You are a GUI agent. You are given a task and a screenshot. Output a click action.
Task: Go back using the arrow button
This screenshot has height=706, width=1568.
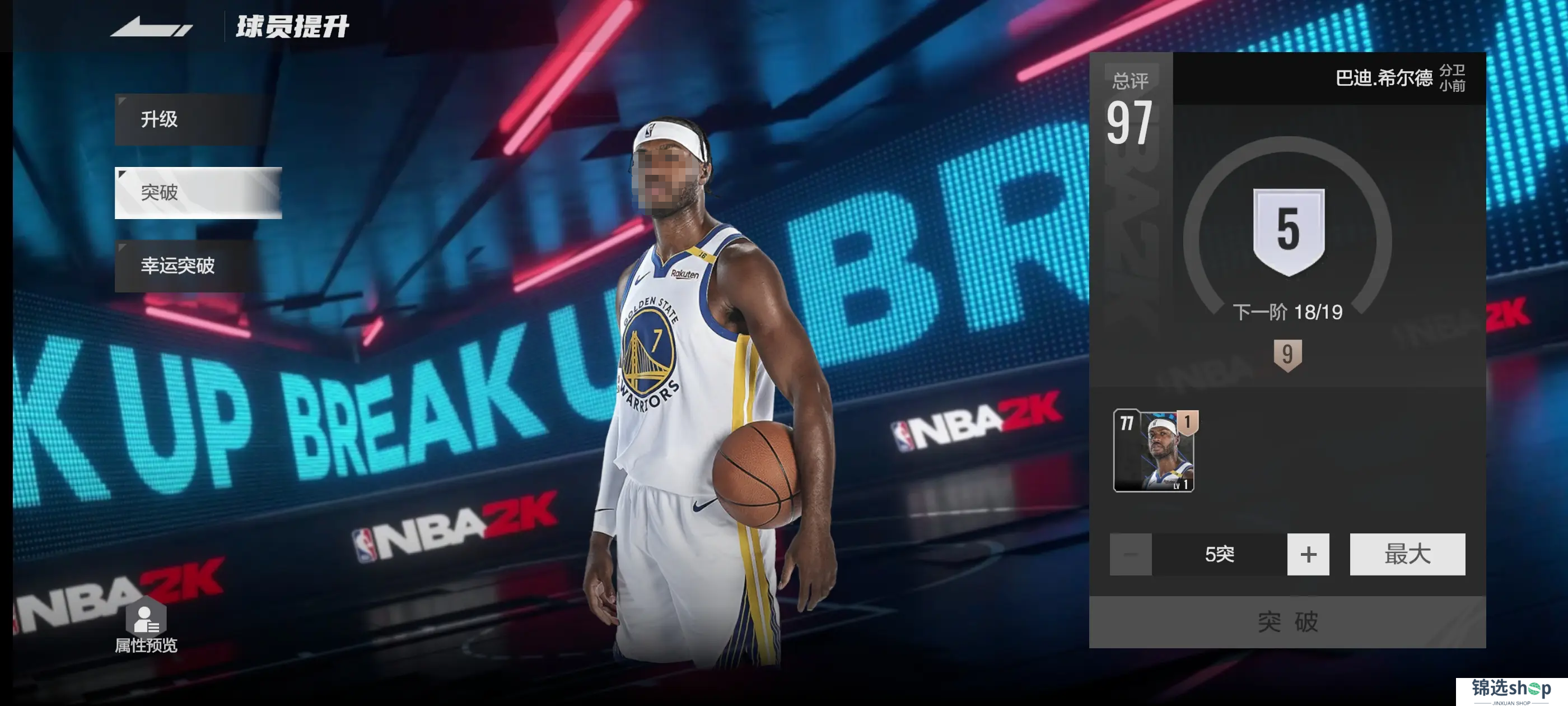[151, 27]
